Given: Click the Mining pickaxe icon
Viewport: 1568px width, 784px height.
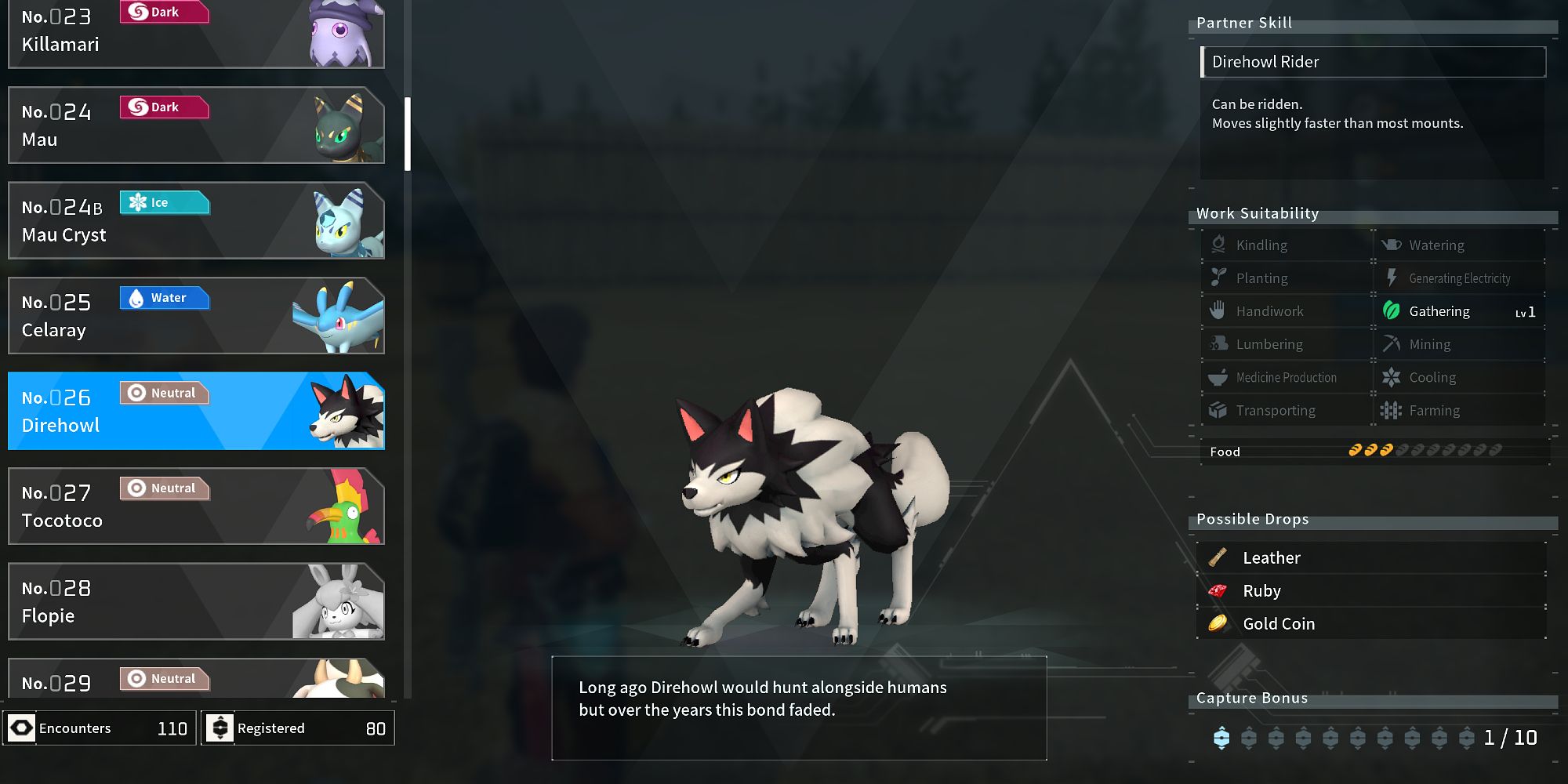Looking at the screenshot, I should tap(1392, 344).
